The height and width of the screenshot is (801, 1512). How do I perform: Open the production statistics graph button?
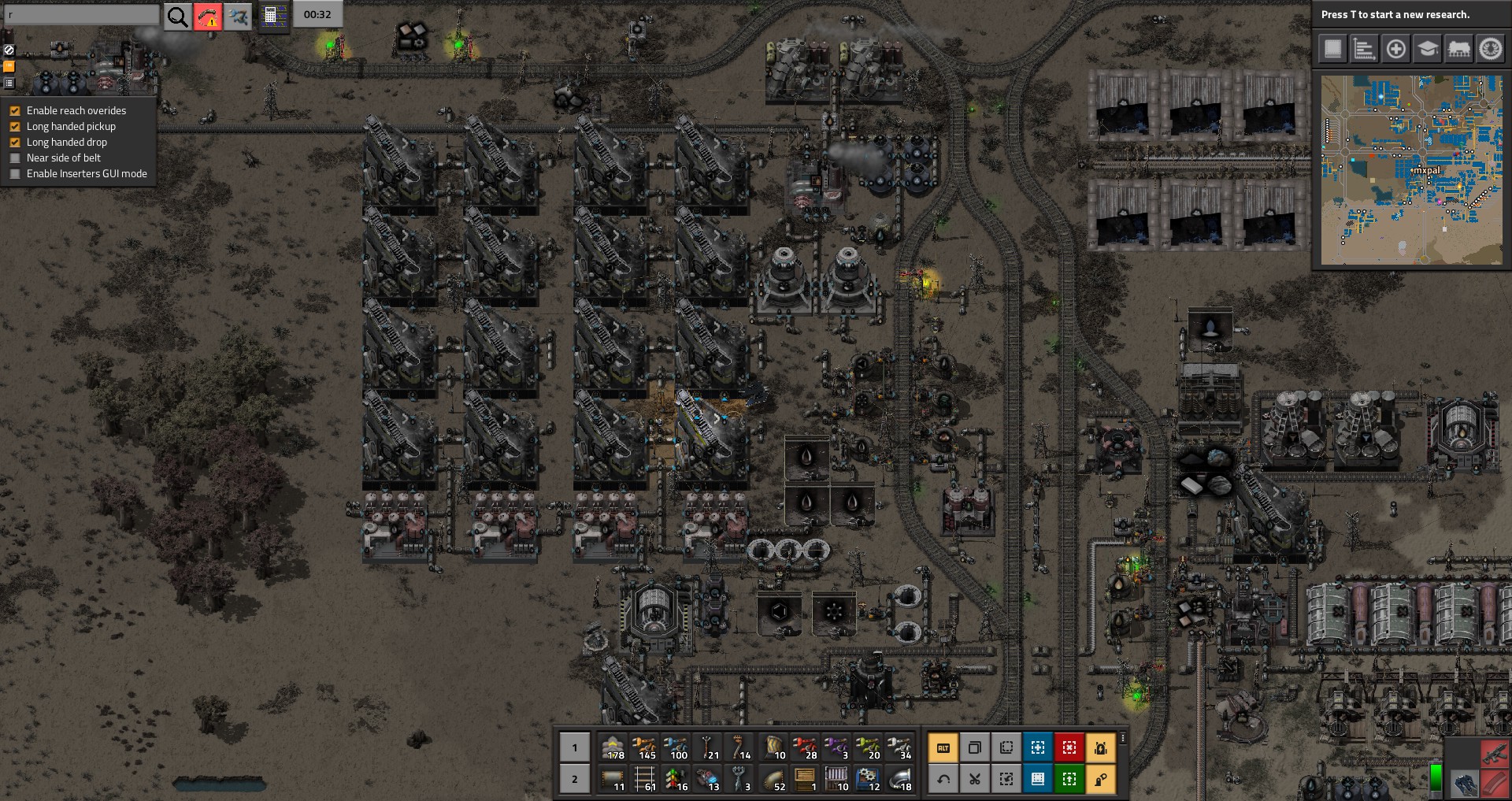(1364, 49)
